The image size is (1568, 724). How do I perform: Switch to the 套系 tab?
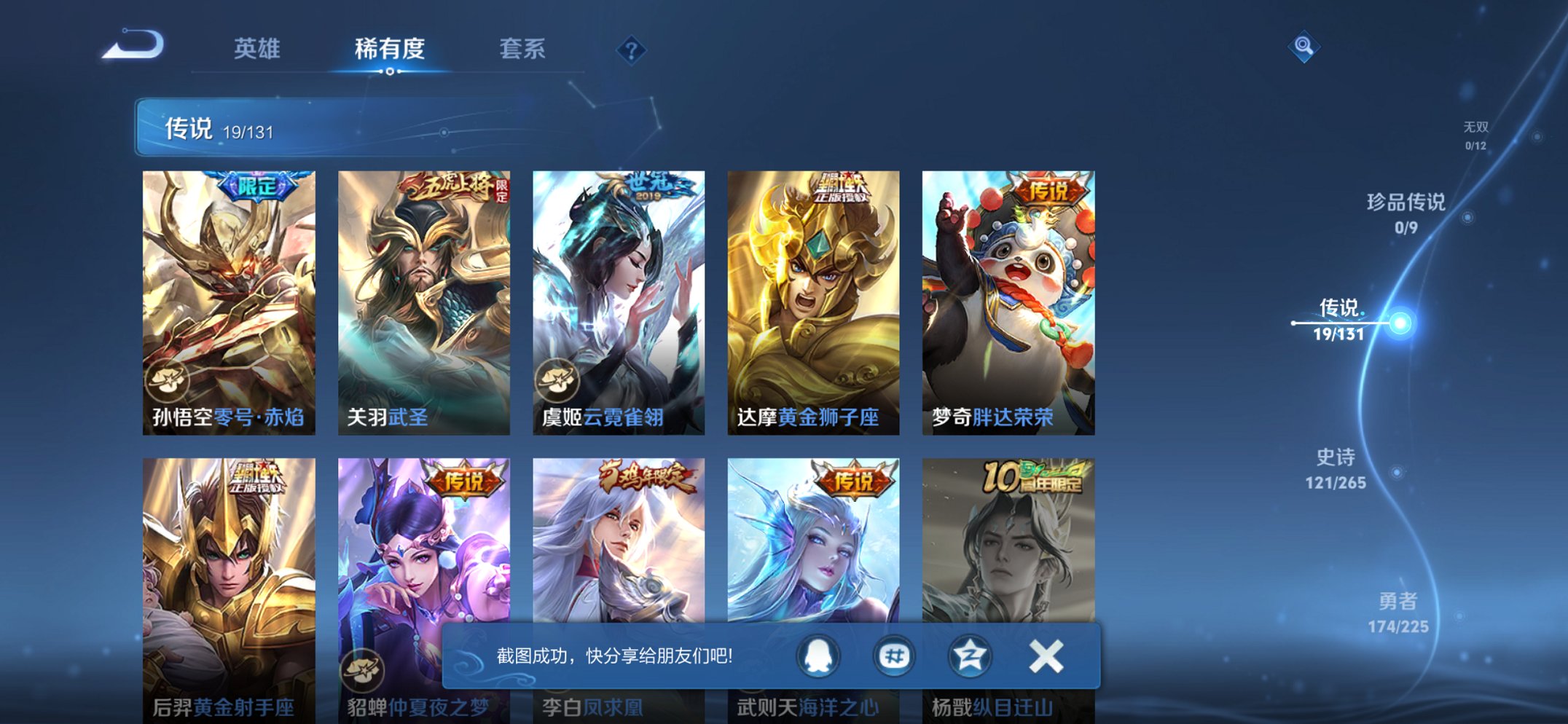point(523,50)
